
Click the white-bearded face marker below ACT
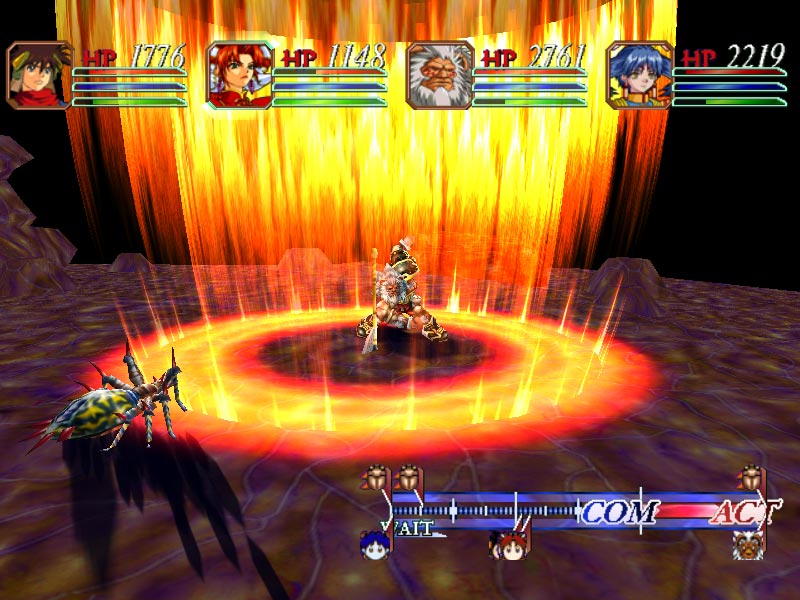(x=748, y=544)
